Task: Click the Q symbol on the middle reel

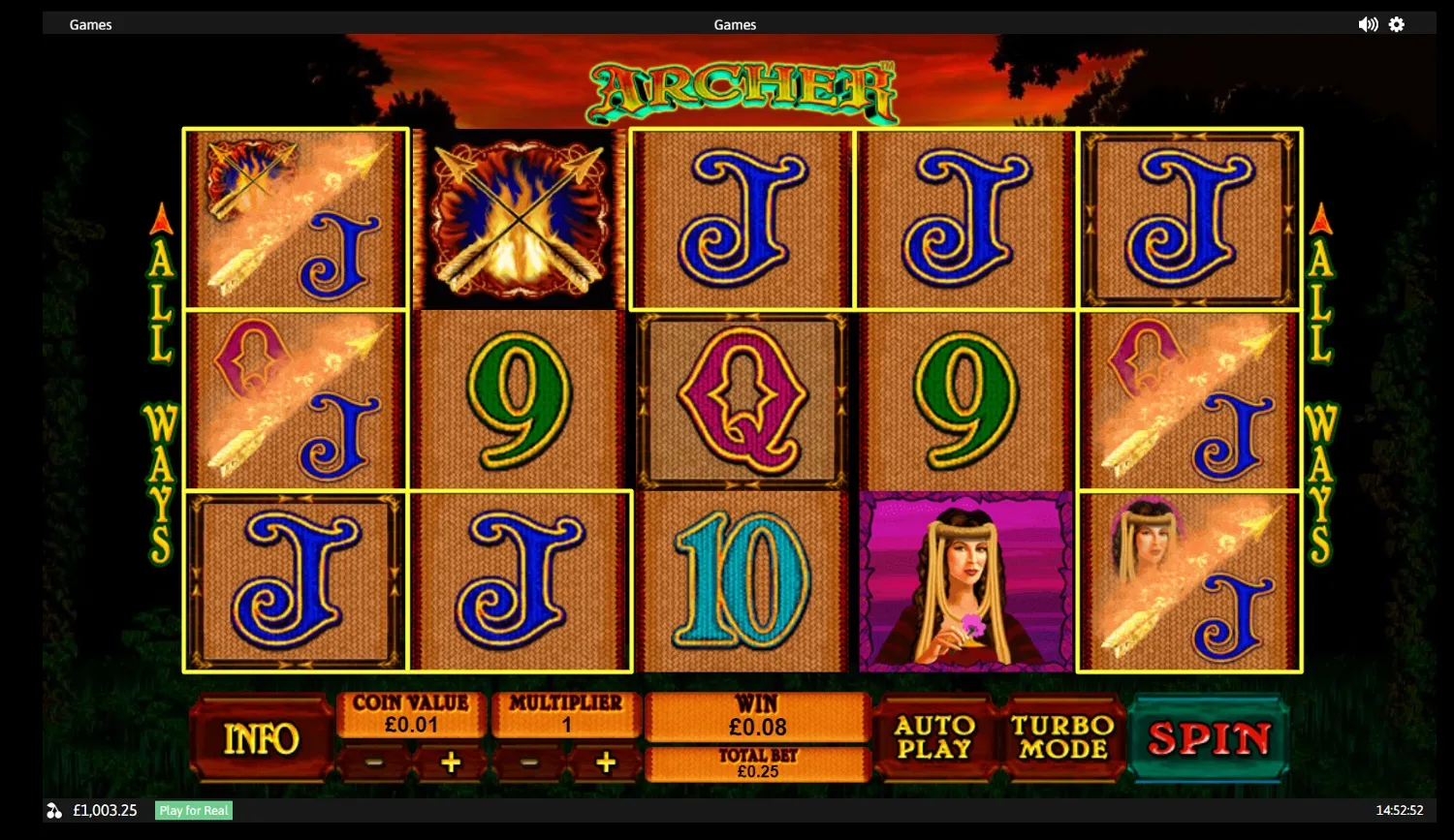Action: 742,400
